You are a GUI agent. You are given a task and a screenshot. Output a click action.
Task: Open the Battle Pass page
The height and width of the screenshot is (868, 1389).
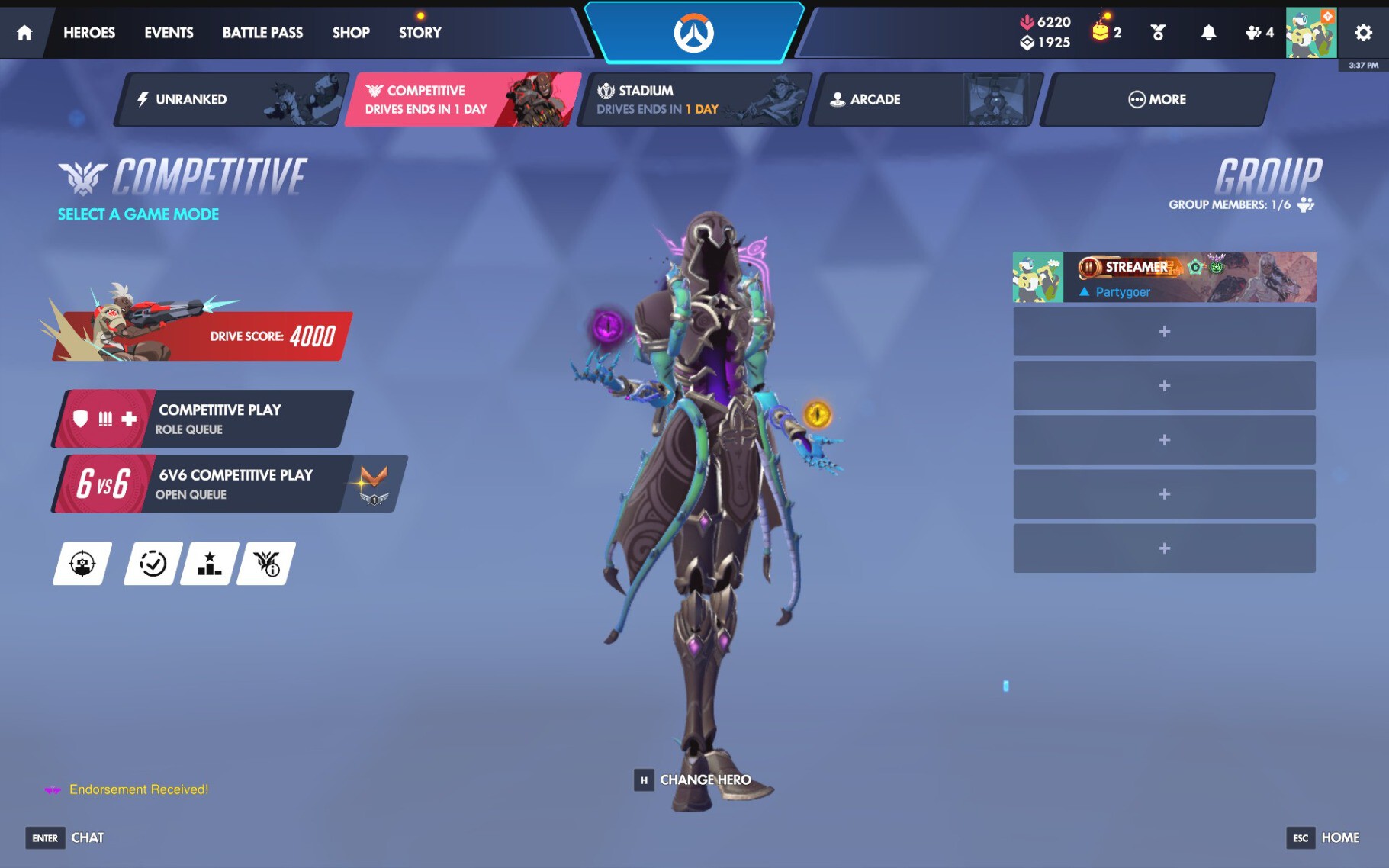(262, 33)
